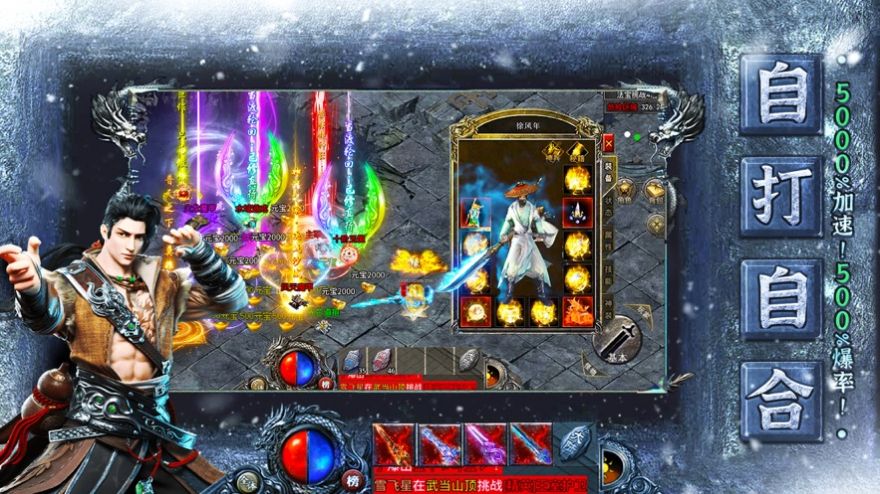The width and height of the screenshot is (880, 494).
Task: Use the blue potion in the hotbar
Action: (354, 360)
